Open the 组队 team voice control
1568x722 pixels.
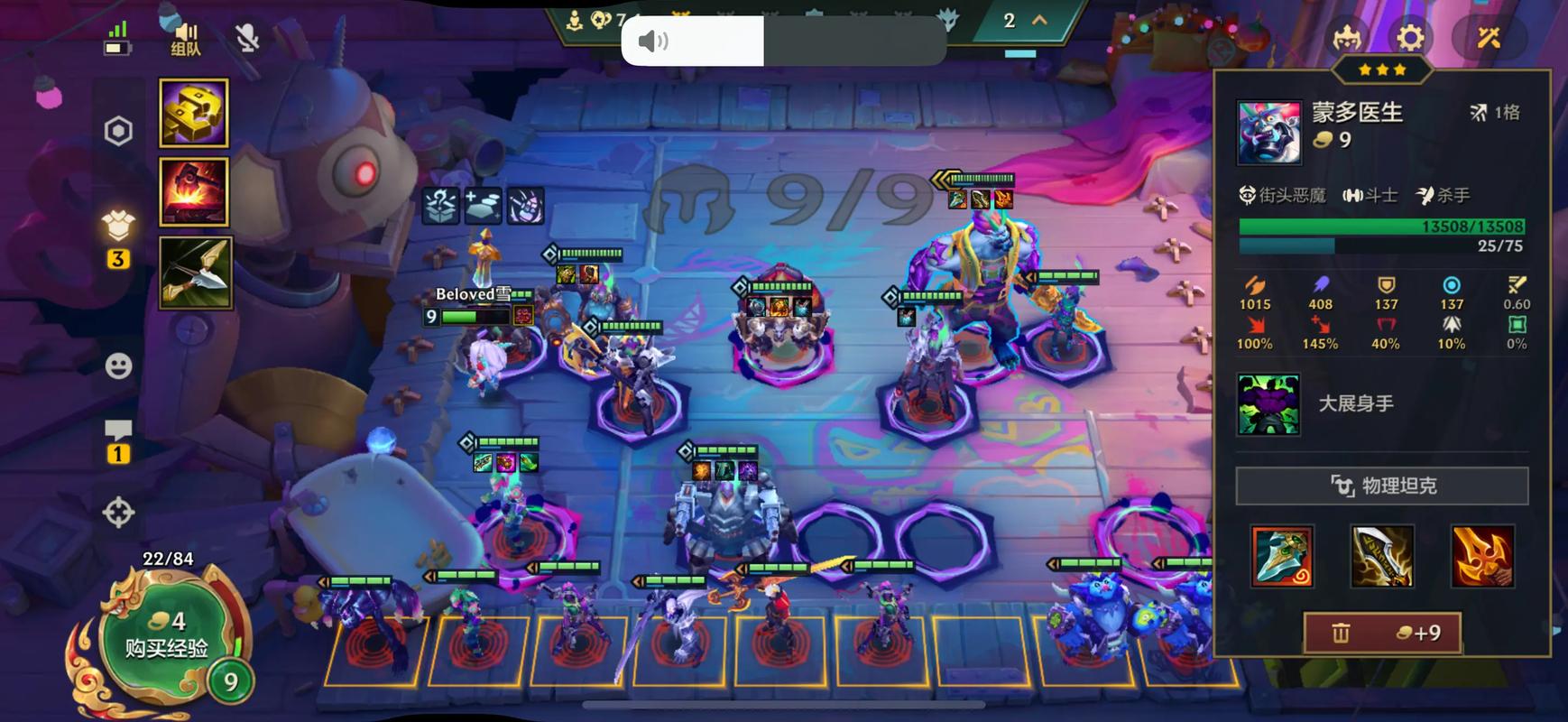(186, 38)
